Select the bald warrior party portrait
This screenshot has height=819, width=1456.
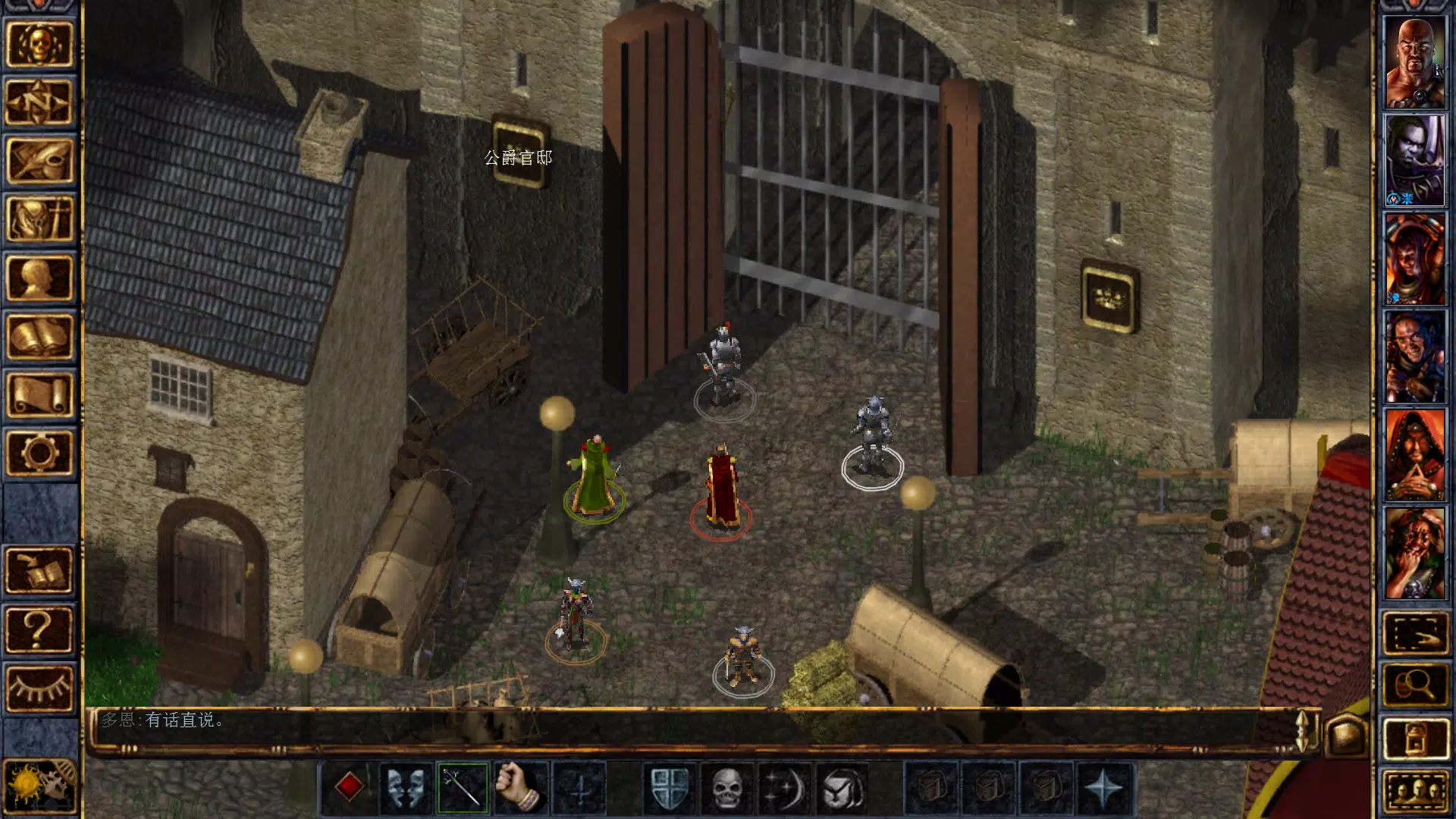pyautogui.click(x=1414, y=63)
